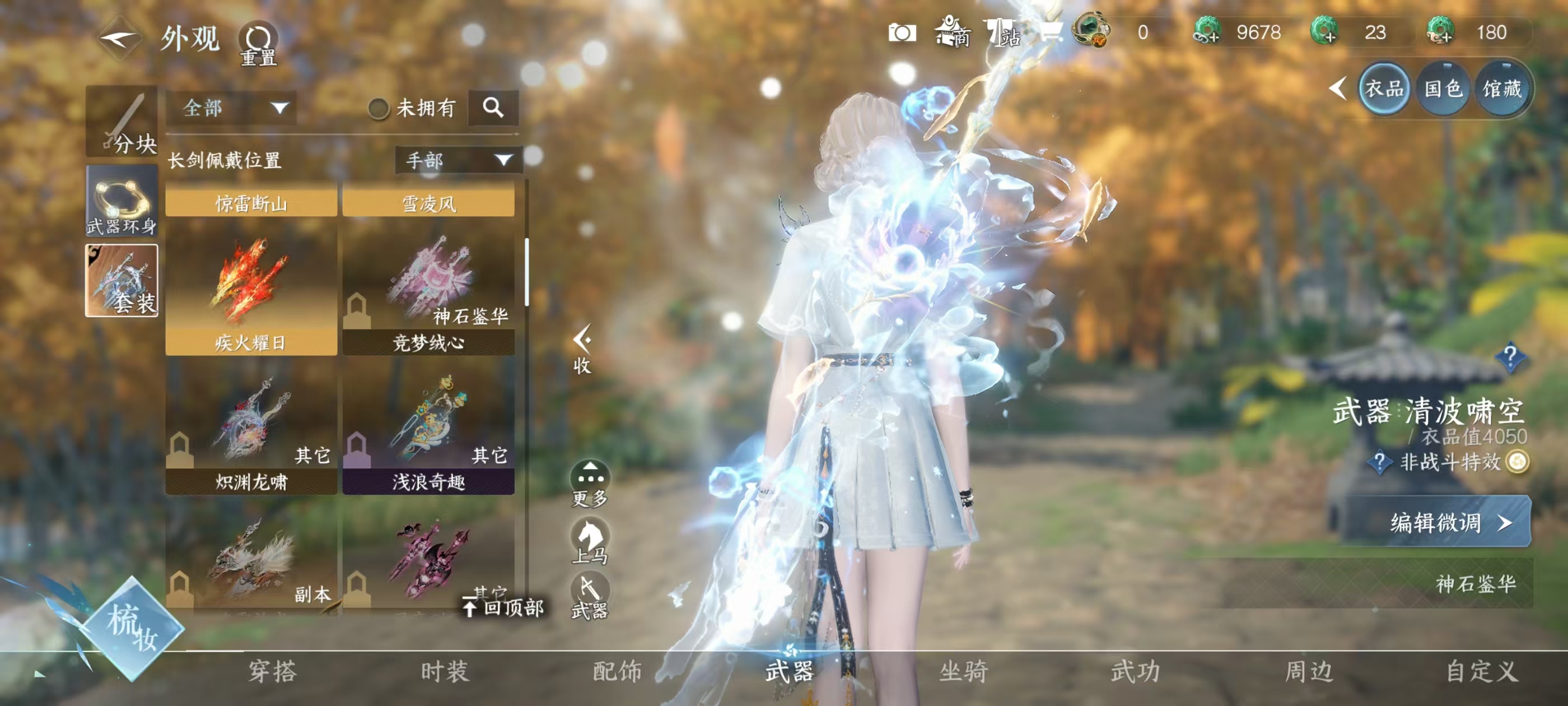Screen dimensions: 1568x706
Task: Open the weapon search magnifier
Action: click(493, 108)
